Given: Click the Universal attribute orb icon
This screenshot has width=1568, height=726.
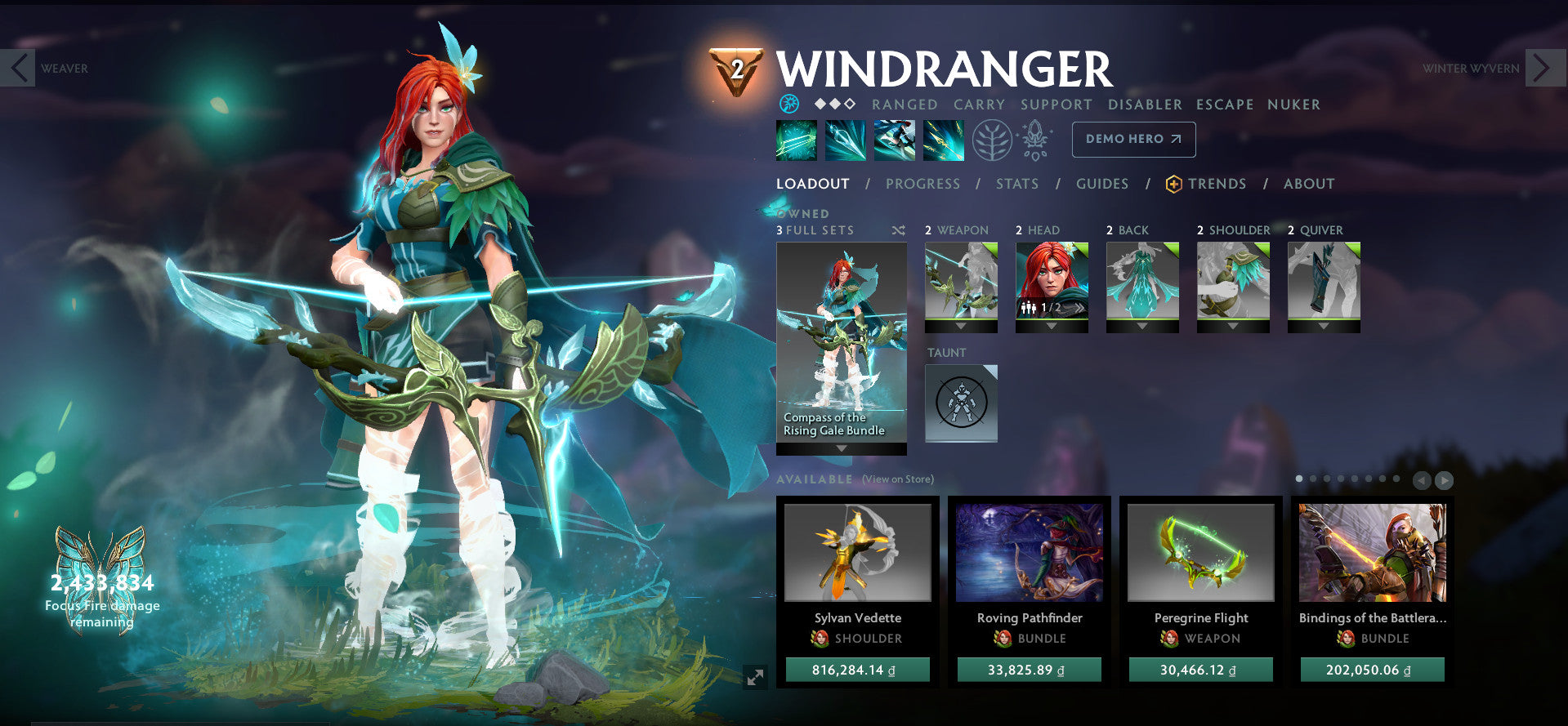Looking at the screenshot, I should click(788, 105).
